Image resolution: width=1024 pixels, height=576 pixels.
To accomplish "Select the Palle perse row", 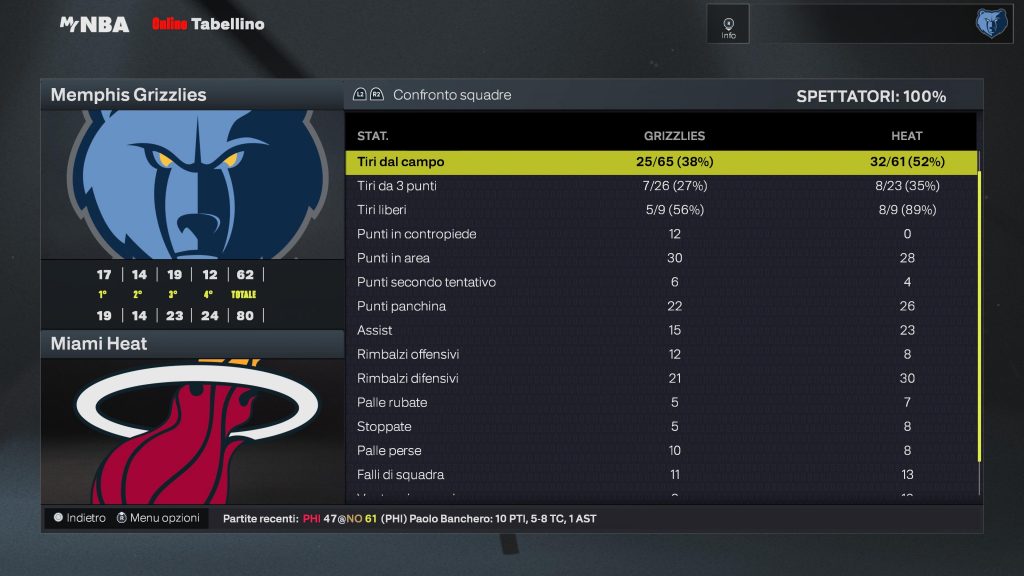I will click(660, 450).
